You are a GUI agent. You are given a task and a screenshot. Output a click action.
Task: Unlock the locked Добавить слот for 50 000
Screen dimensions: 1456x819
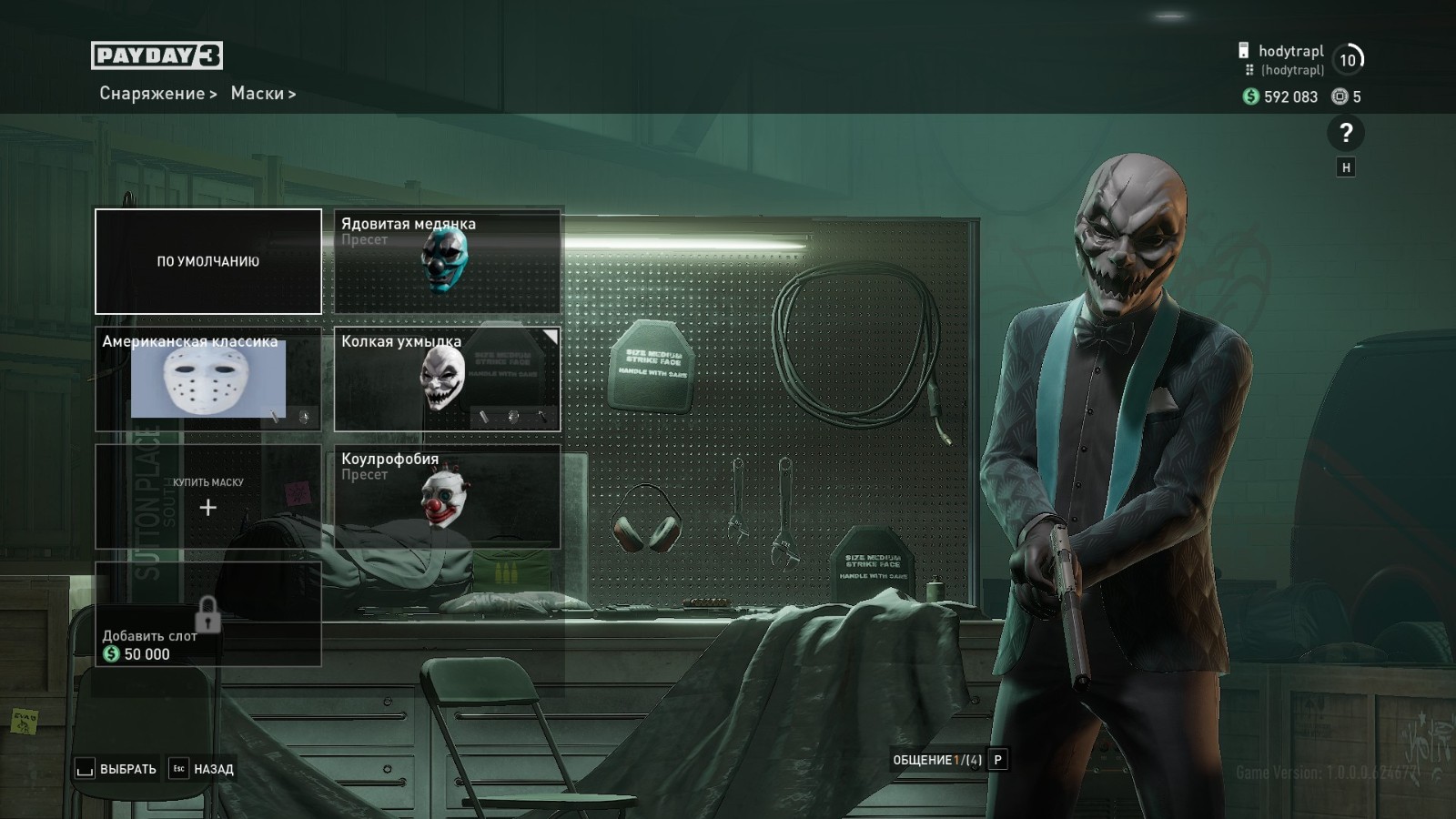208,615
